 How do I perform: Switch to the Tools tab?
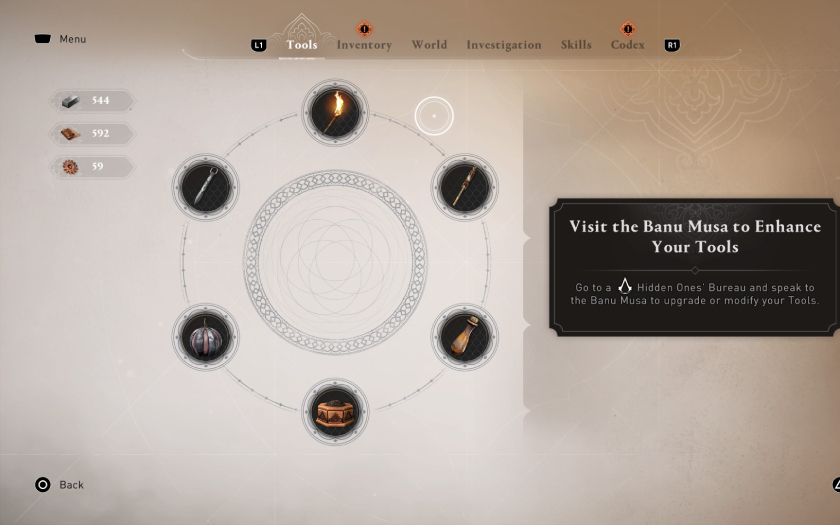(301, 45)
